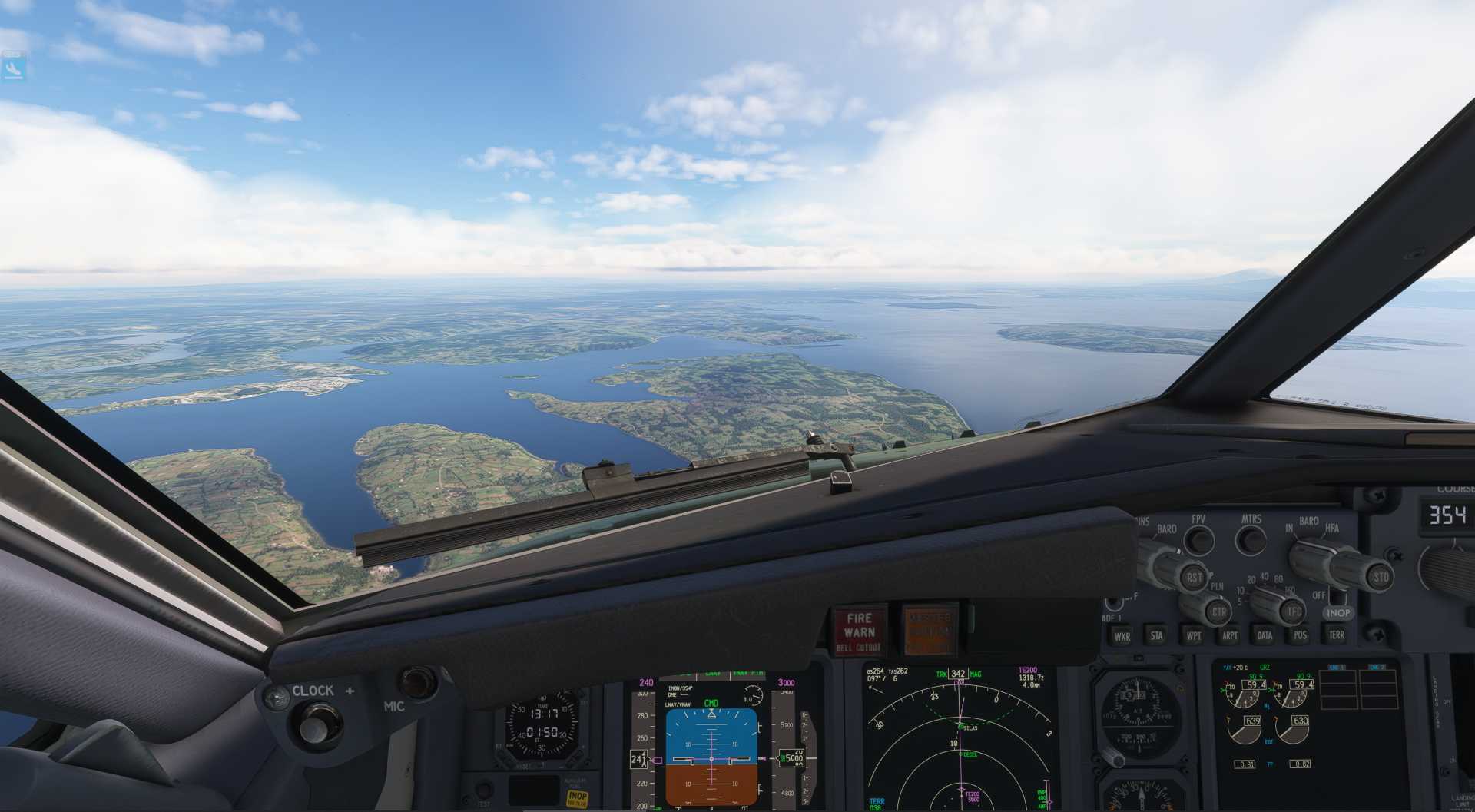1475x812 pixels.
Task: Toggle the STA stations map button
Action: (x=1157, y=635)
